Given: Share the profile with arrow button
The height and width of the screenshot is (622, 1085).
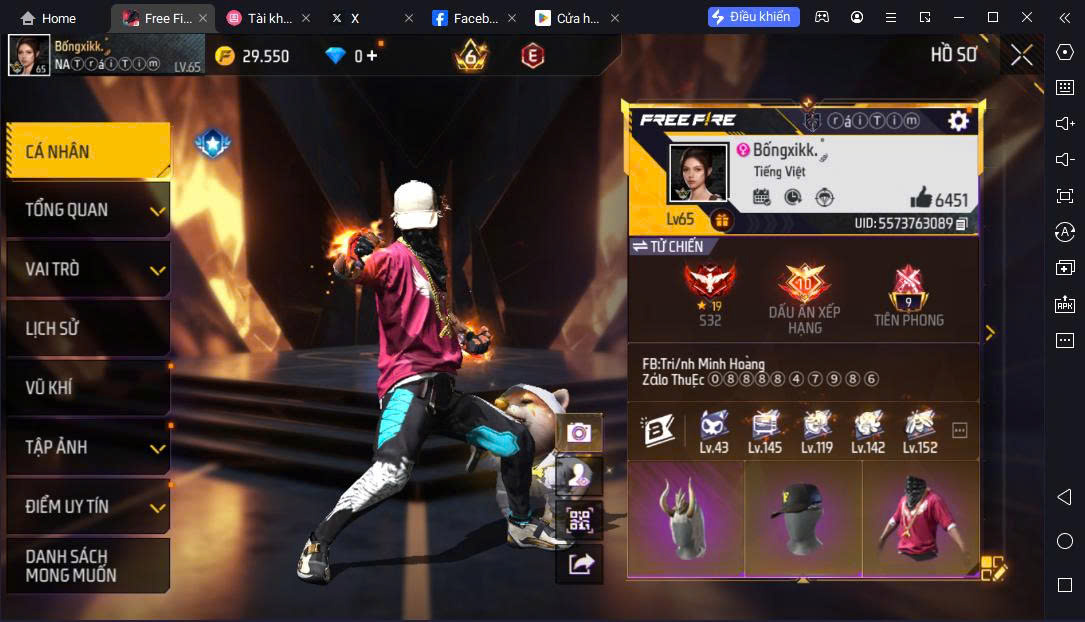Looking at the screenshot, I should coord(579,564).
